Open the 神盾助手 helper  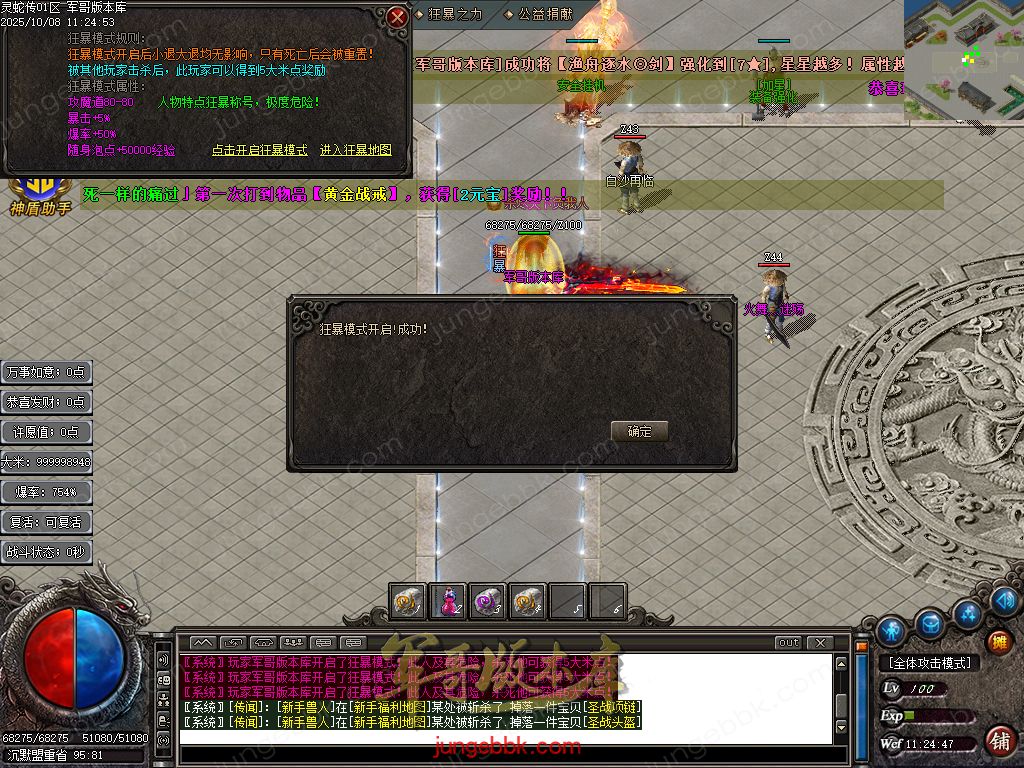[40, 195]
